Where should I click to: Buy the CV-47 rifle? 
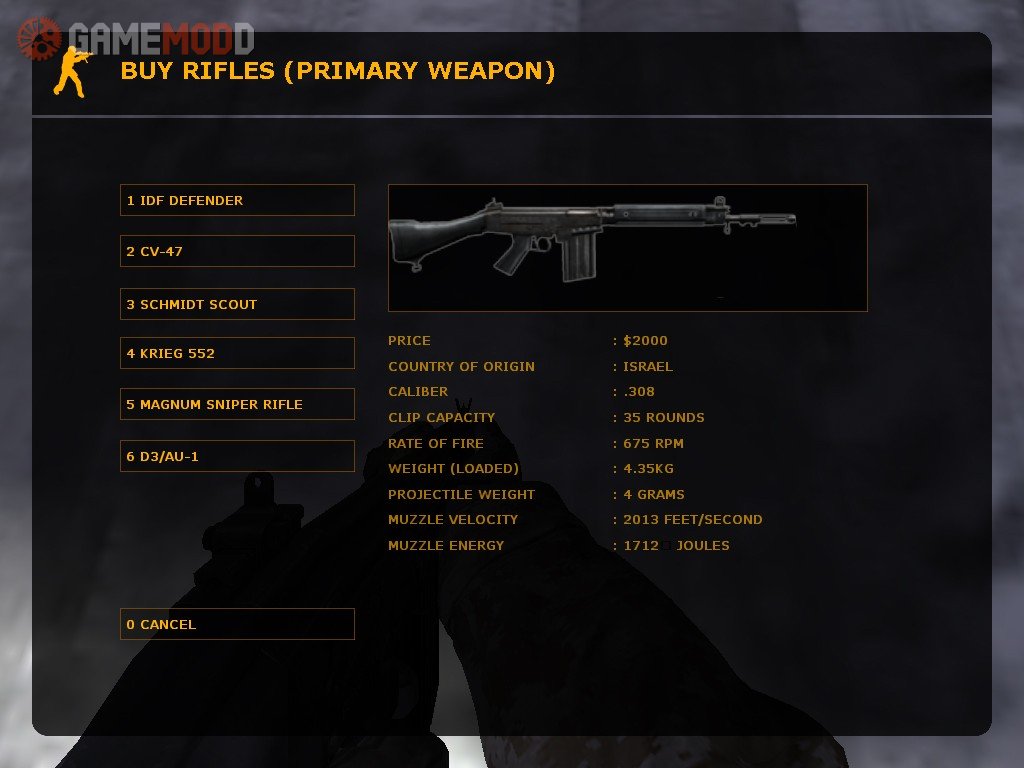237,251
